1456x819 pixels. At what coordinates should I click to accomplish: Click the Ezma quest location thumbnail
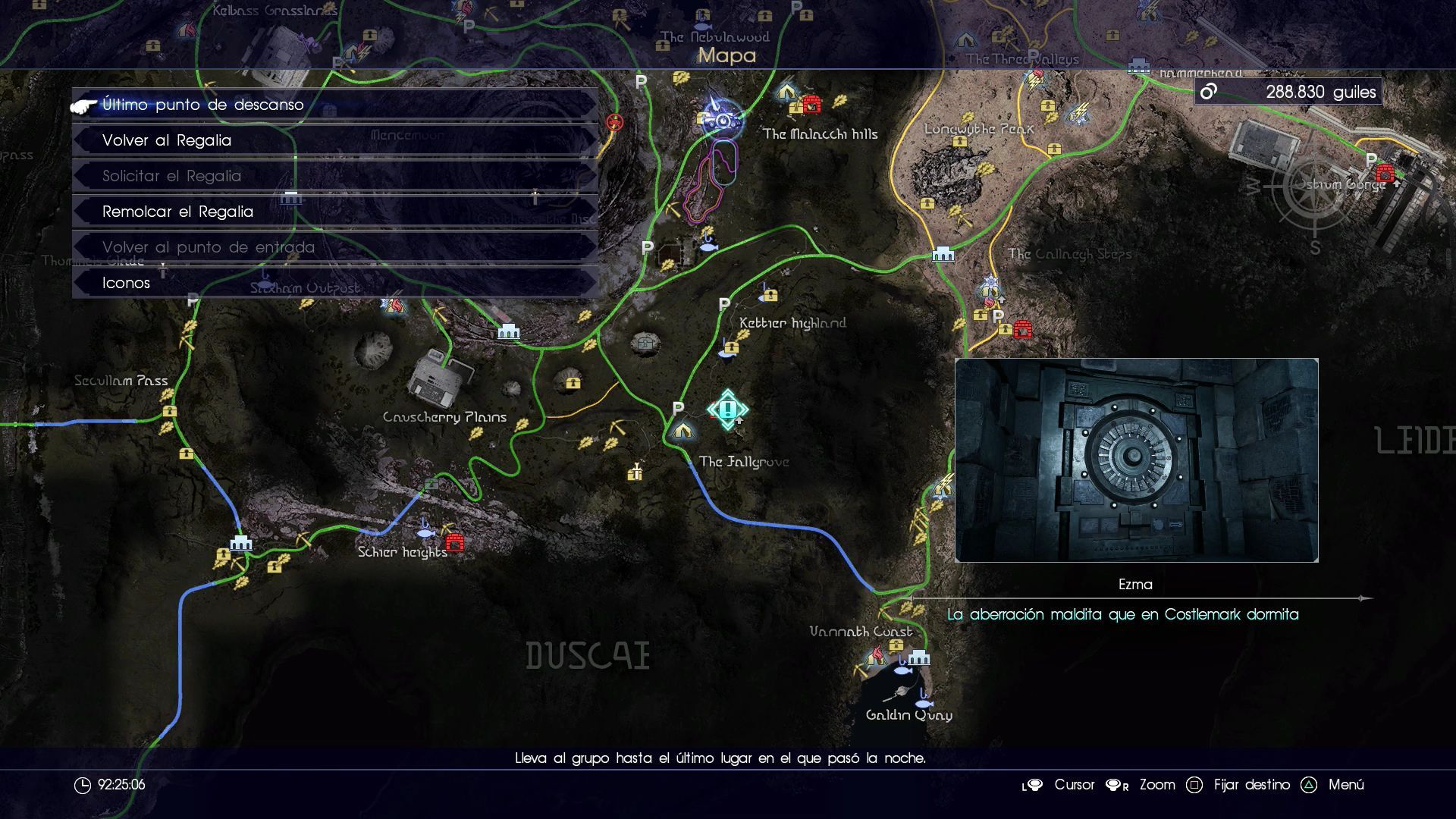[1136, 460]
